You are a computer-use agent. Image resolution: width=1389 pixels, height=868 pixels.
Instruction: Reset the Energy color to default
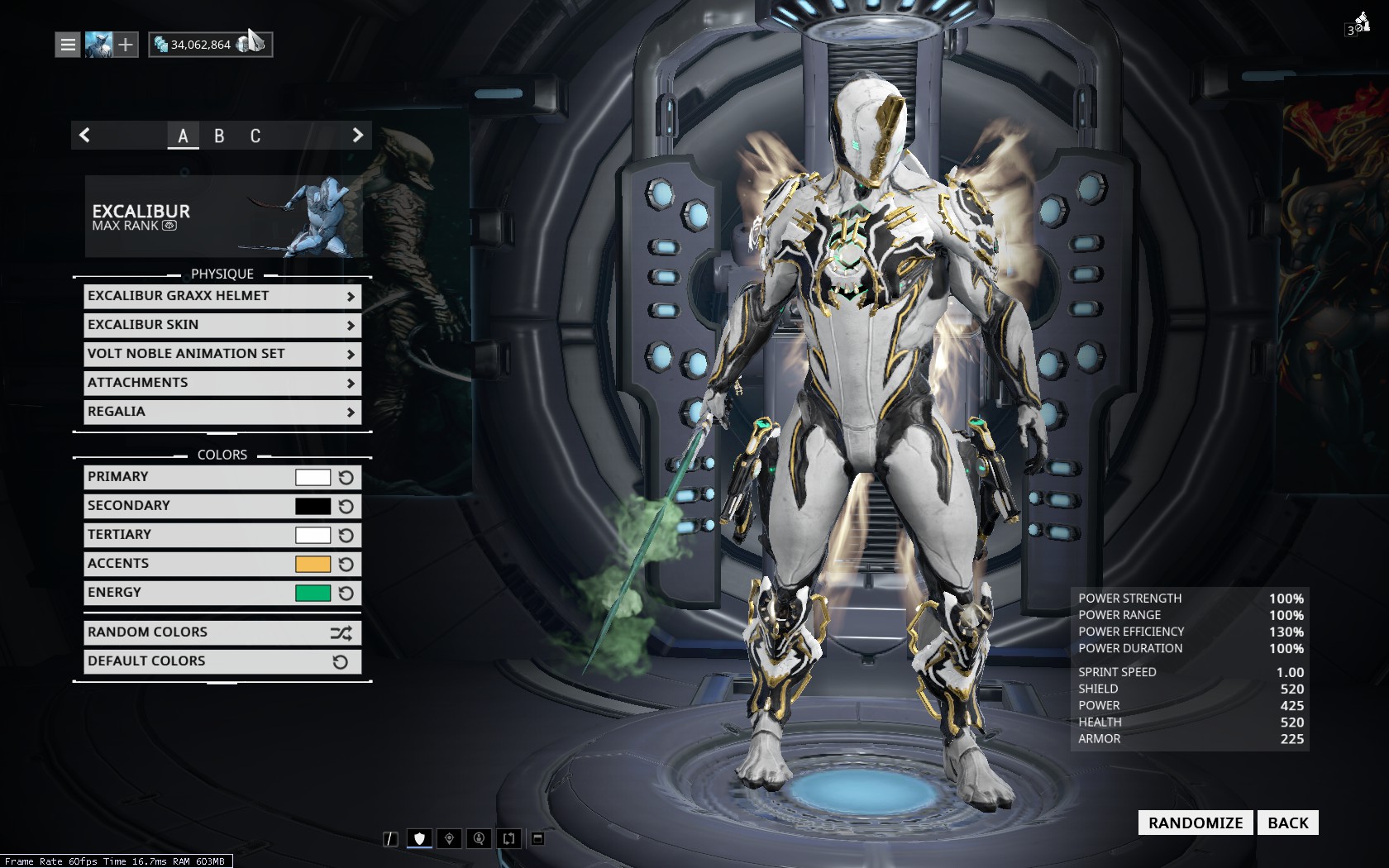click(346, 593)
